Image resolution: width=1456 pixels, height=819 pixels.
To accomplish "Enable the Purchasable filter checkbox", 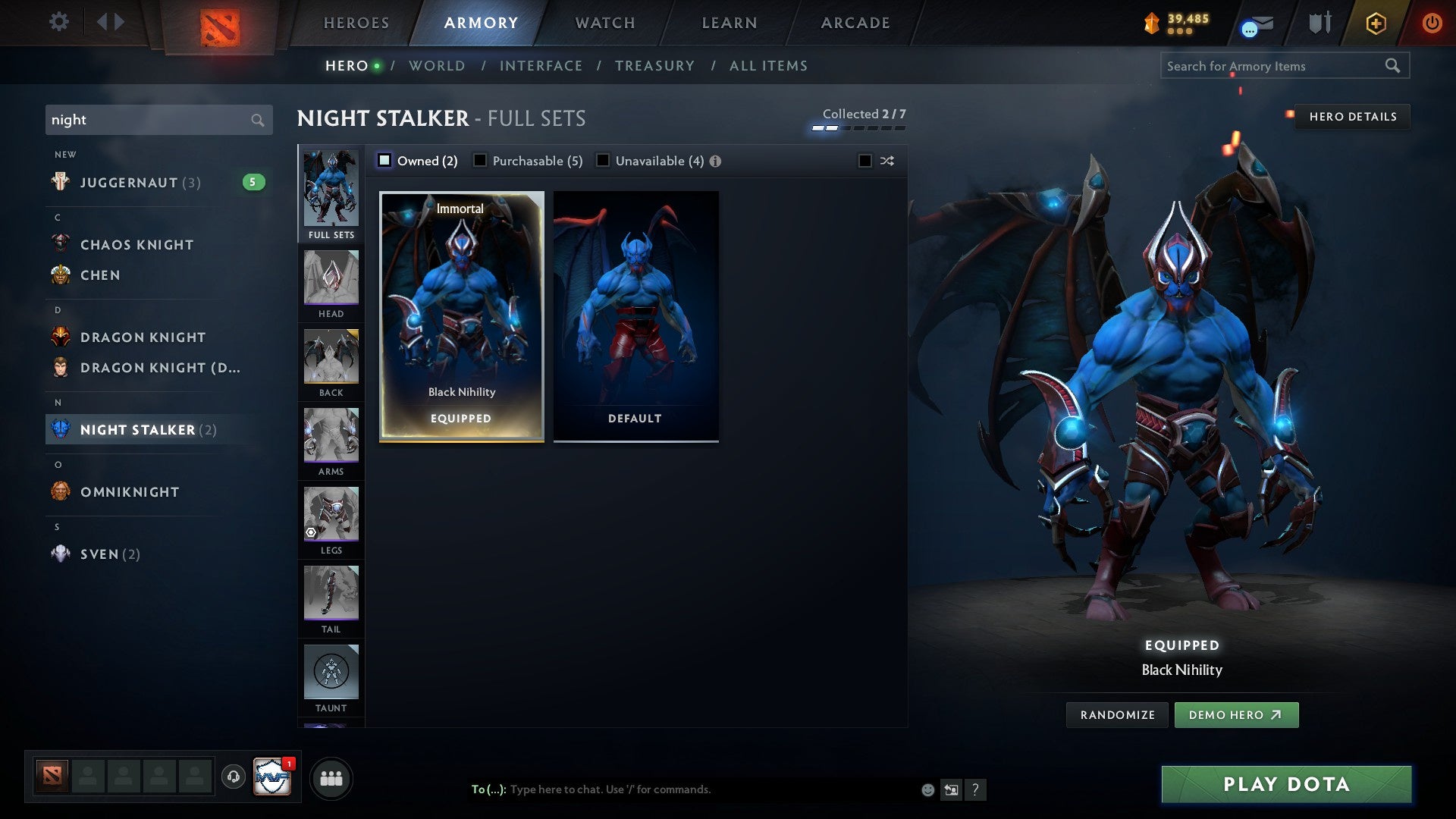I will 479,160.
